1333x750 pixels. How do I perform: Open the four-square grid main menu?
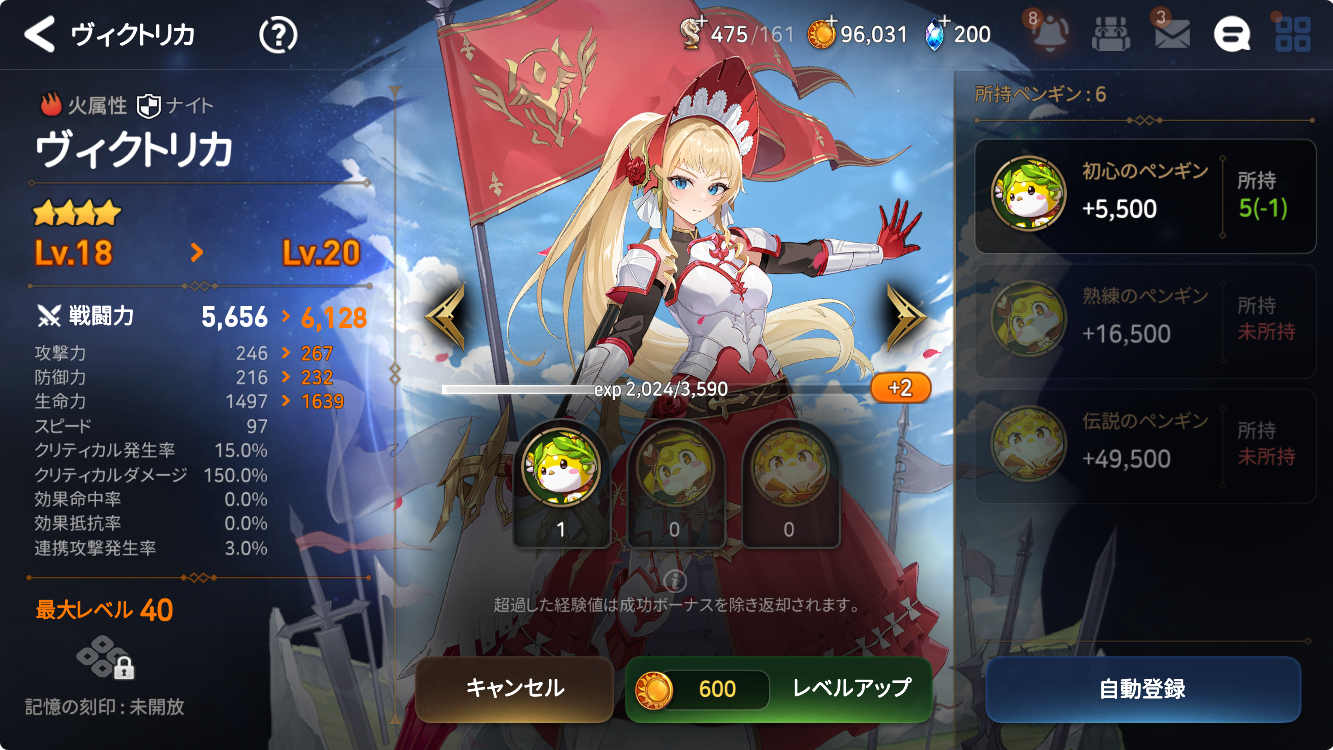pyautogui.click(x=1293, y=34)
